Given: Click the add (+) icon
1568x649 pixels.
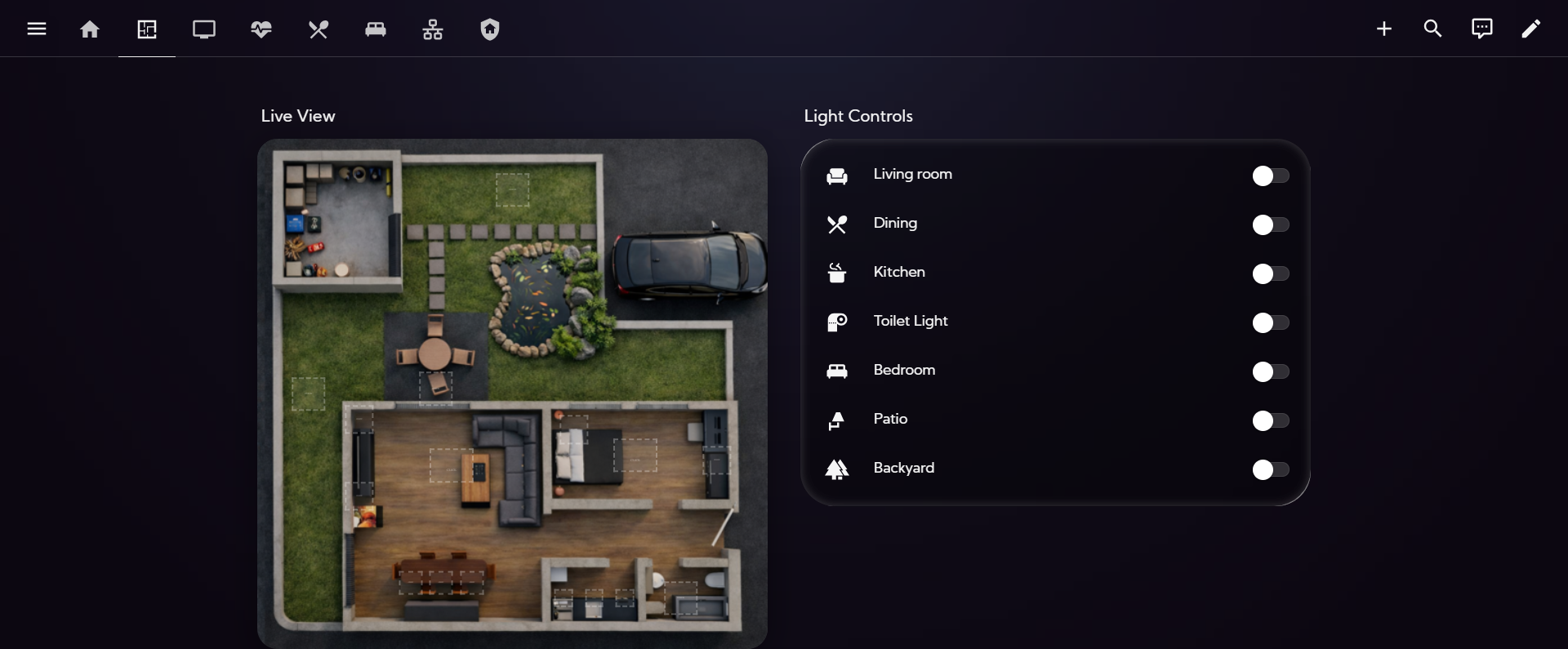Looking at the screenshot, I should pyautogui.click(x=1384, y=29).
